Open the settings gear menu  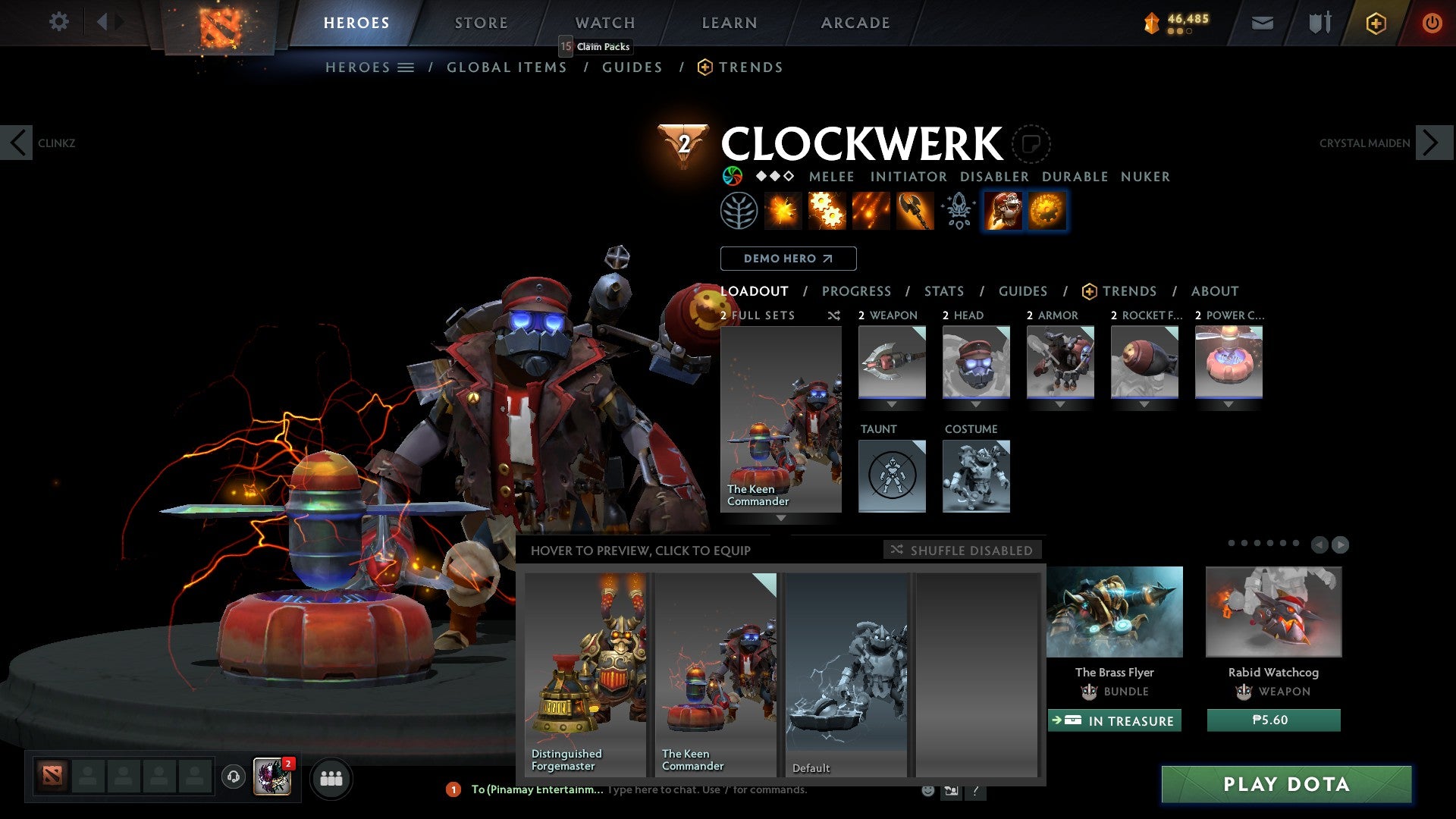(58, 22)
